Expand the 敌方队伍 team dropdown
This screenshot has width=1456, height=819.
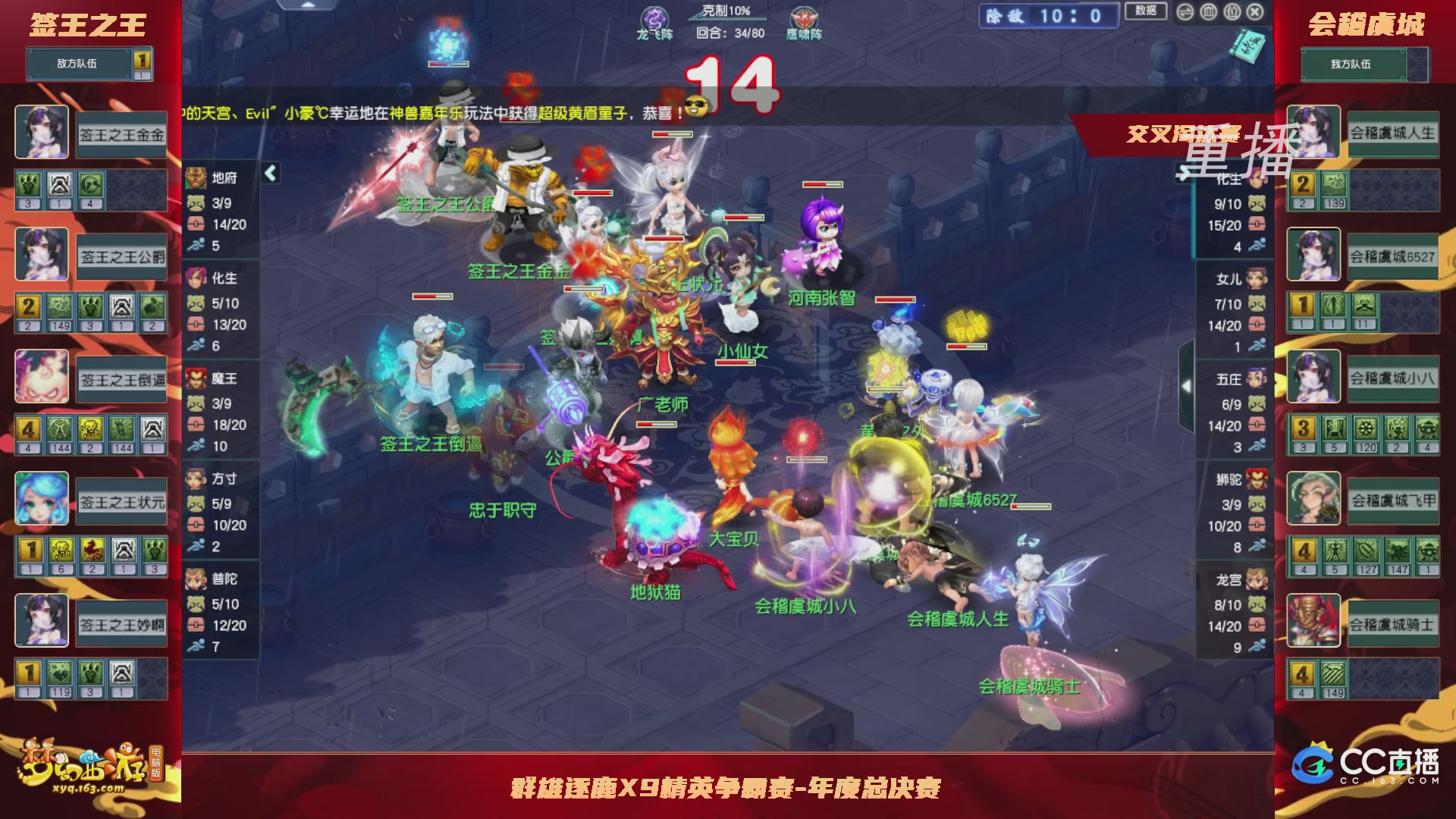(x=80, y=64)
